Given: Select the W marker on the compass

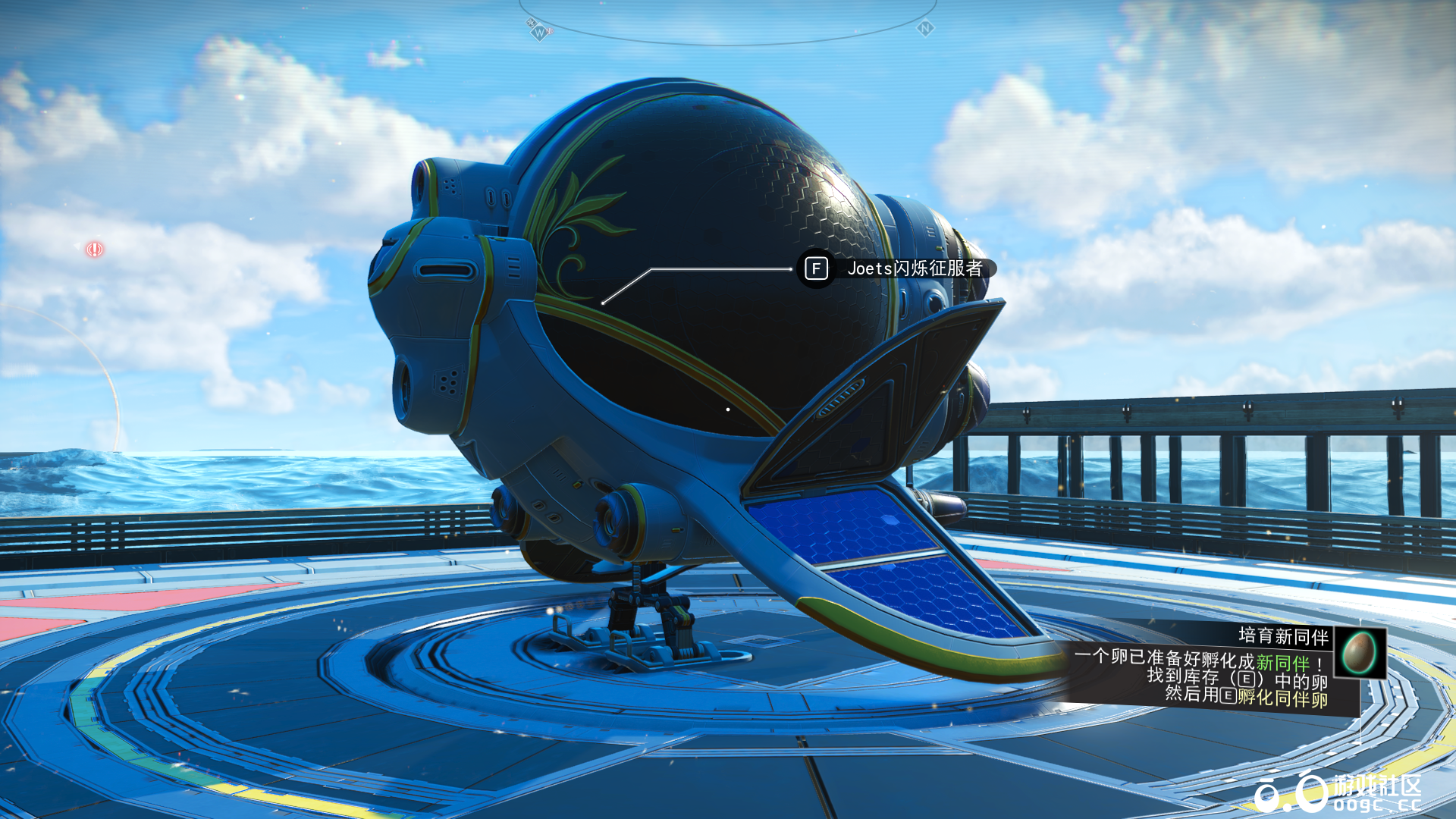Looking at the screenshot, I should pyautogui.click(x=538, y=33).
